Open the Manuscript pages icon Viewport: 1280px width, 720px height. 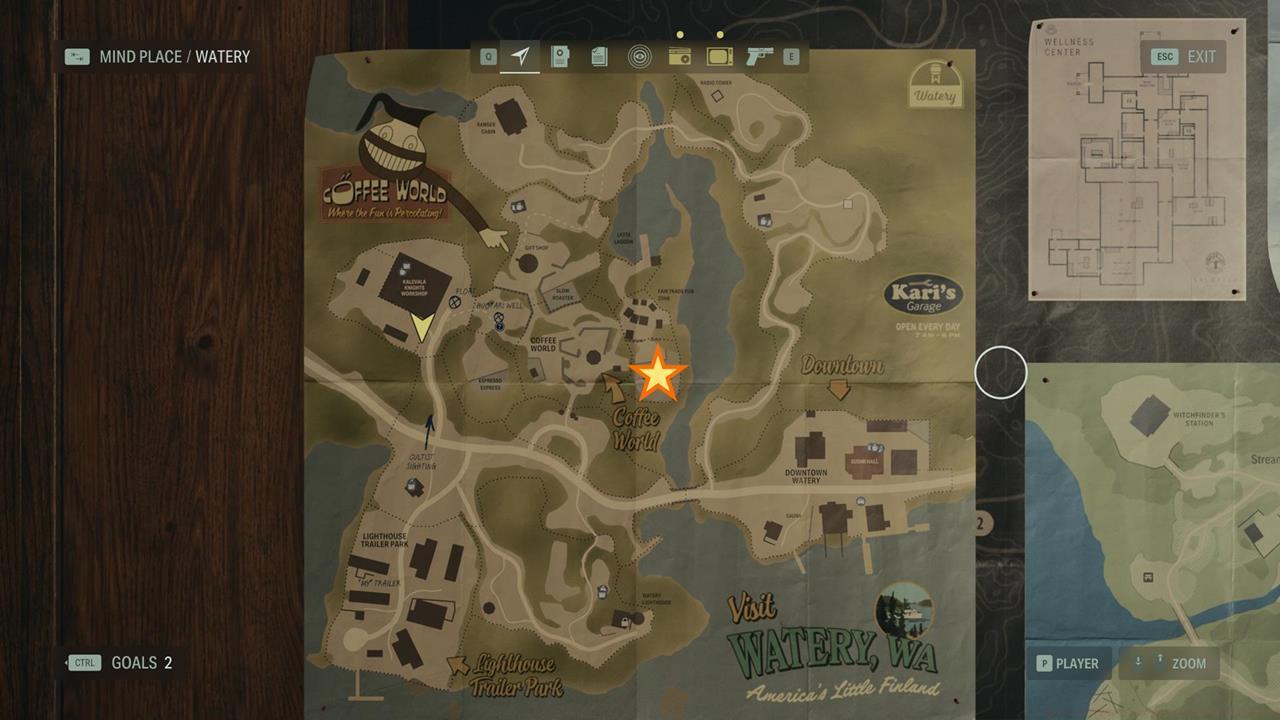click(x=598, y=57)
